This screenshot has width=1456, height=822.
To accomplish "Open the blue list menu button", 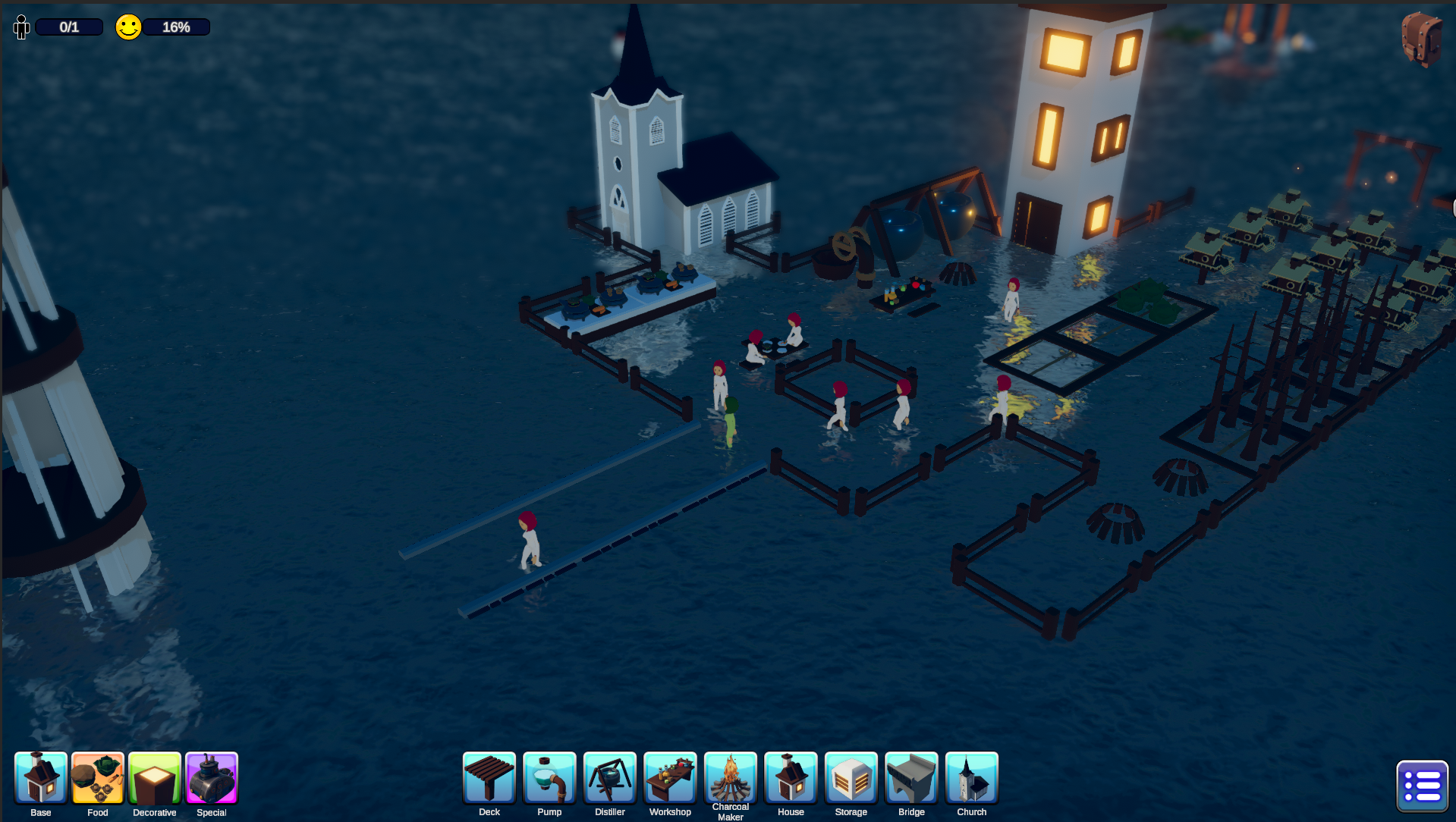I will point(1422,786).
